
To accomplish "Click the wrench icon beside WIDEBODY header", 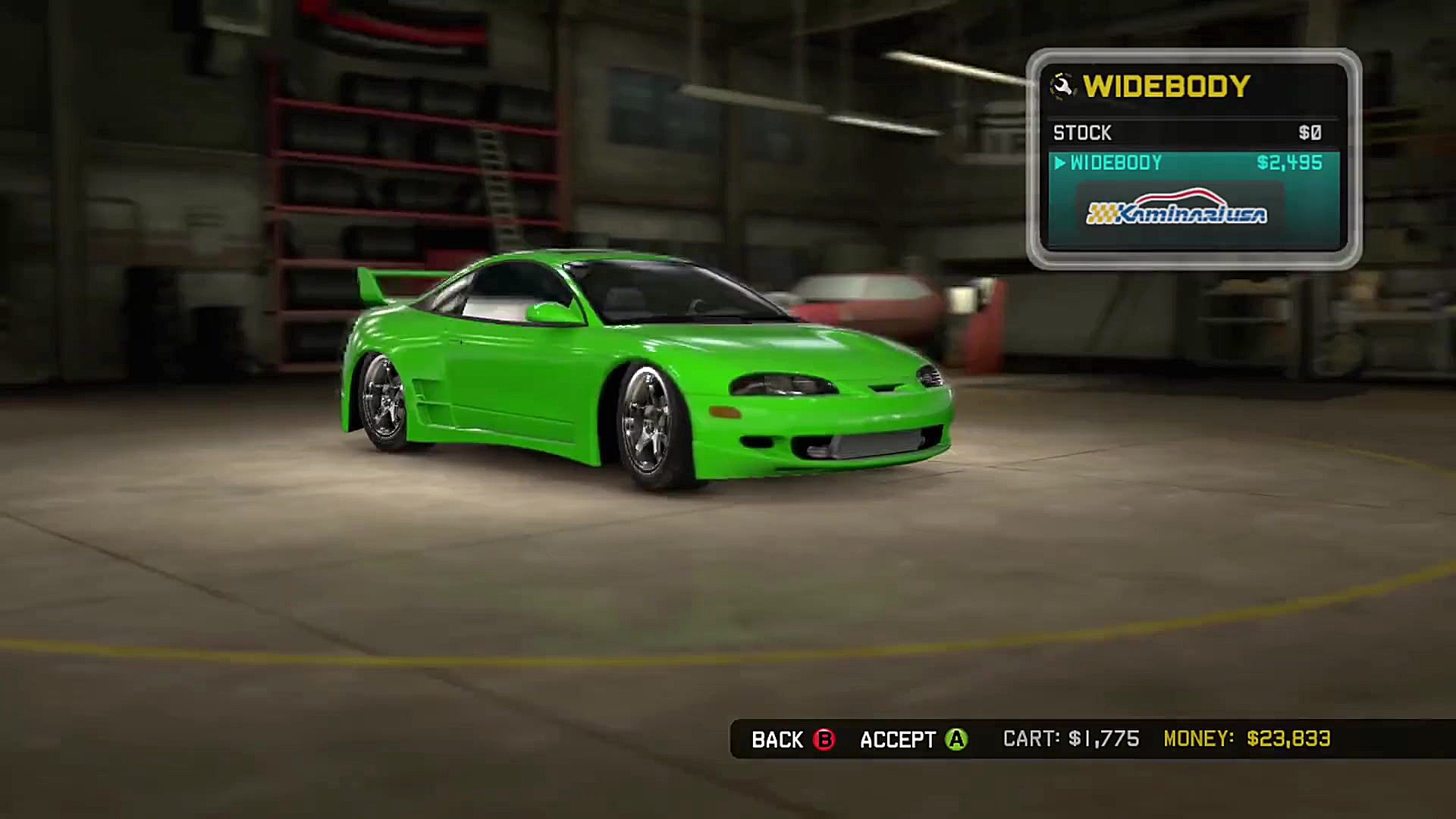I will click(1062, 86).
